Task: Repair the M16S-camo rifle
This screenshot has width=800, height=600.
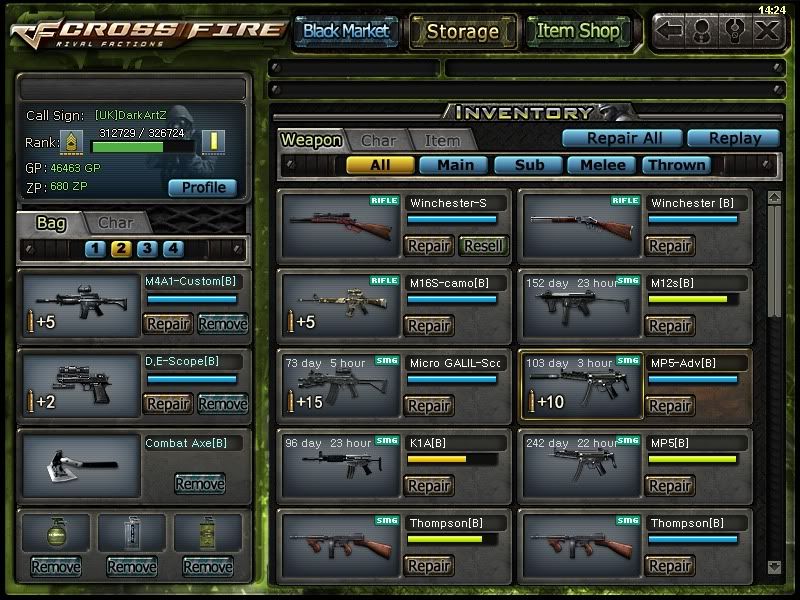Action: pyautogui.click(x=429, y=325)
